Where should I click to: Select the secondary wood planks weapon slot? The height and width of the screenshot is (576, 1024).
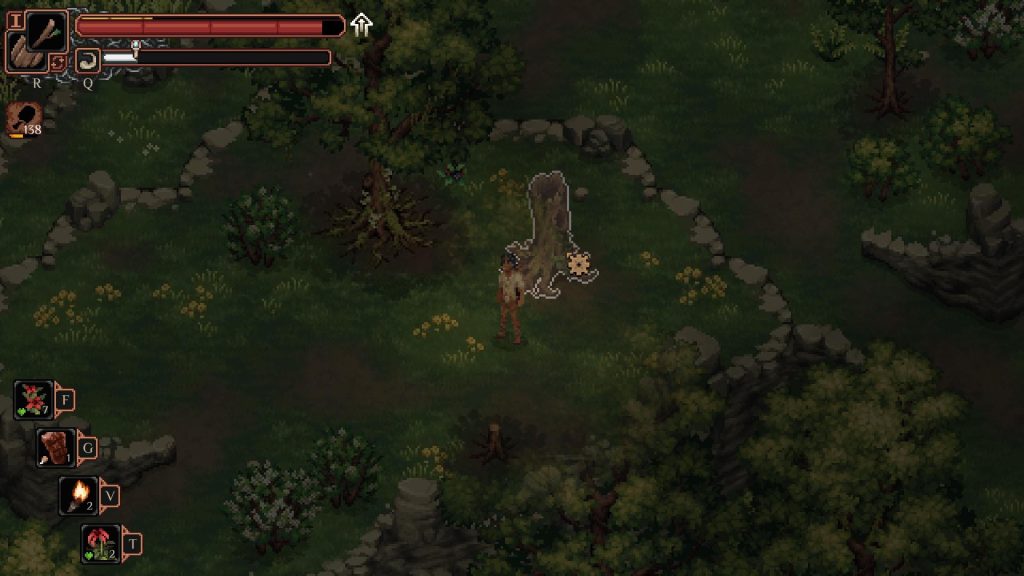[x=22, y=52]
